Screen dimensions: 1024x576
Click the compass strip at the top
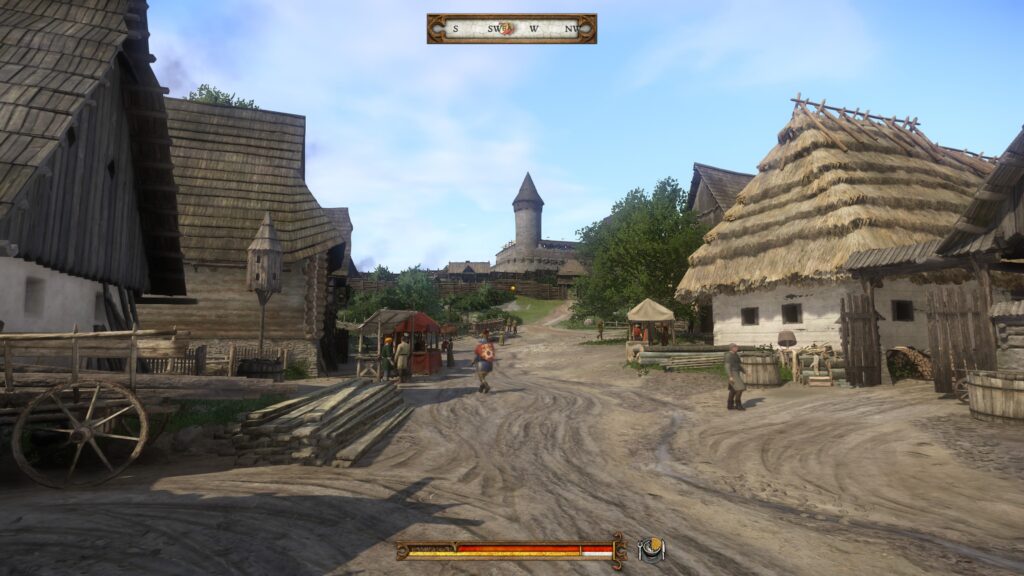pyautogui.click(x=511, y=28)
